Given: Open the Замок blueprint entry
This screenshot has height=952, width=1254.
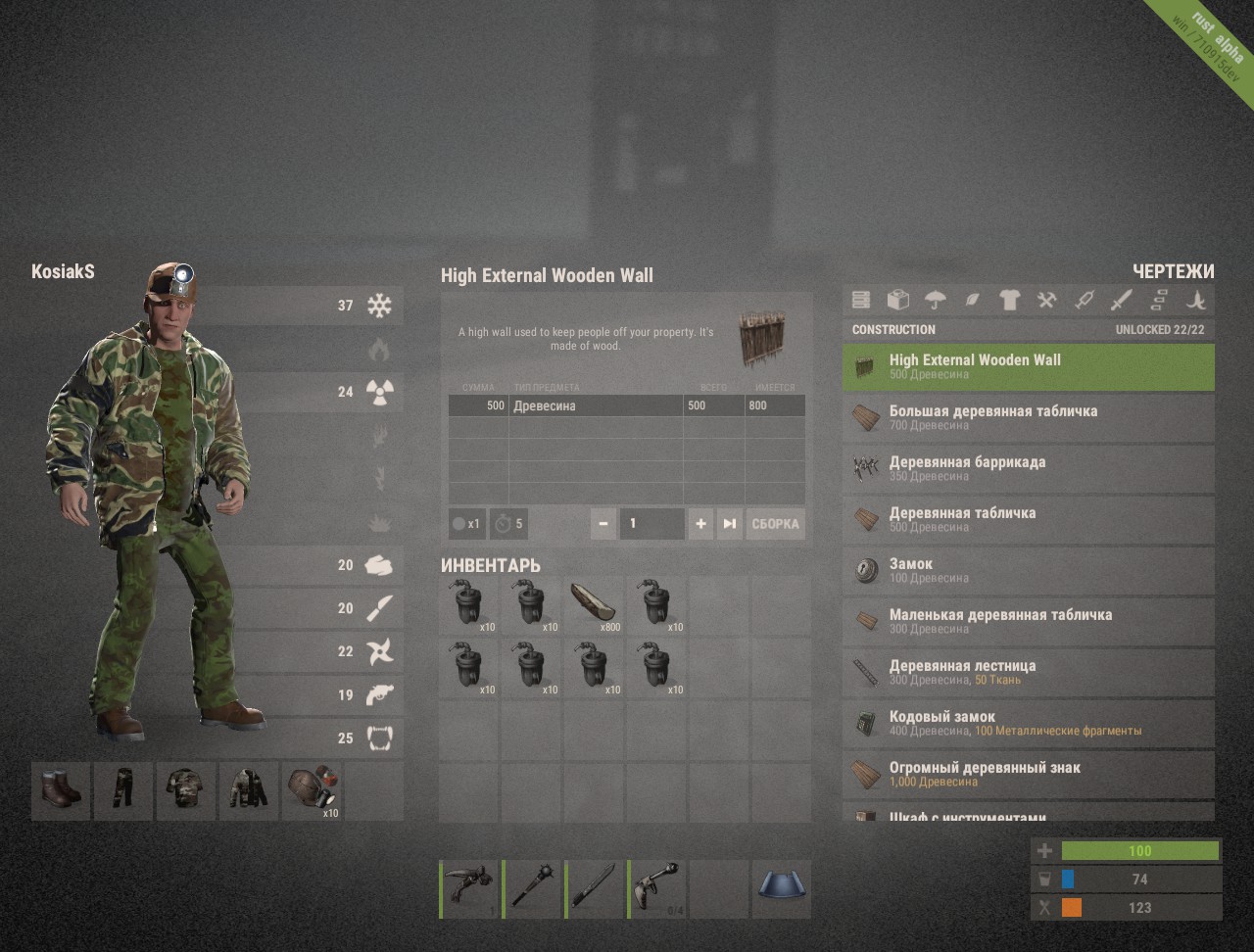Looking at the screenshot, I should (1028, 571).
